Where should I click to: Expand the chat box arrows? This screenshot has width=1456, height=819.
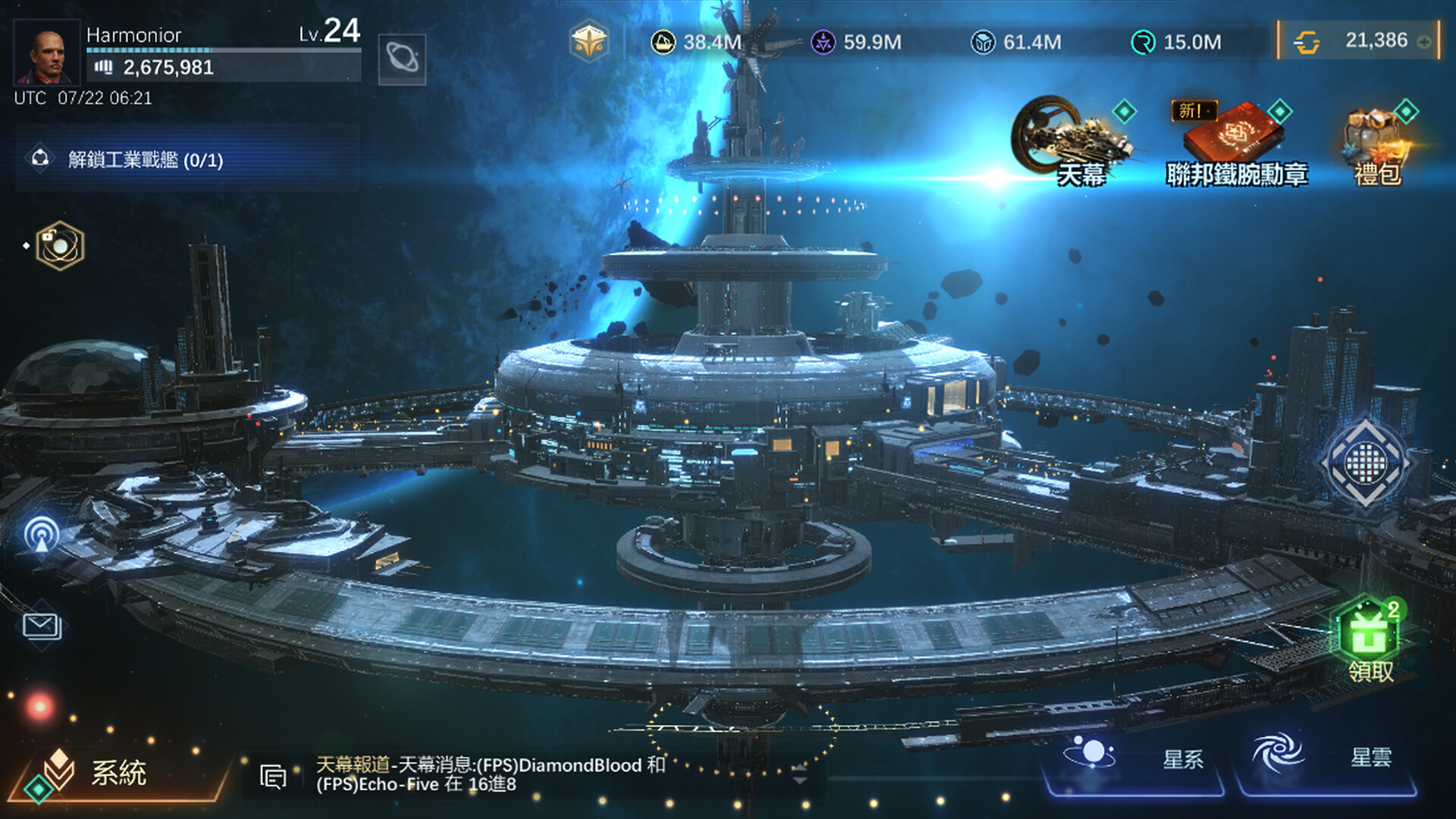(x=799, y=775)
